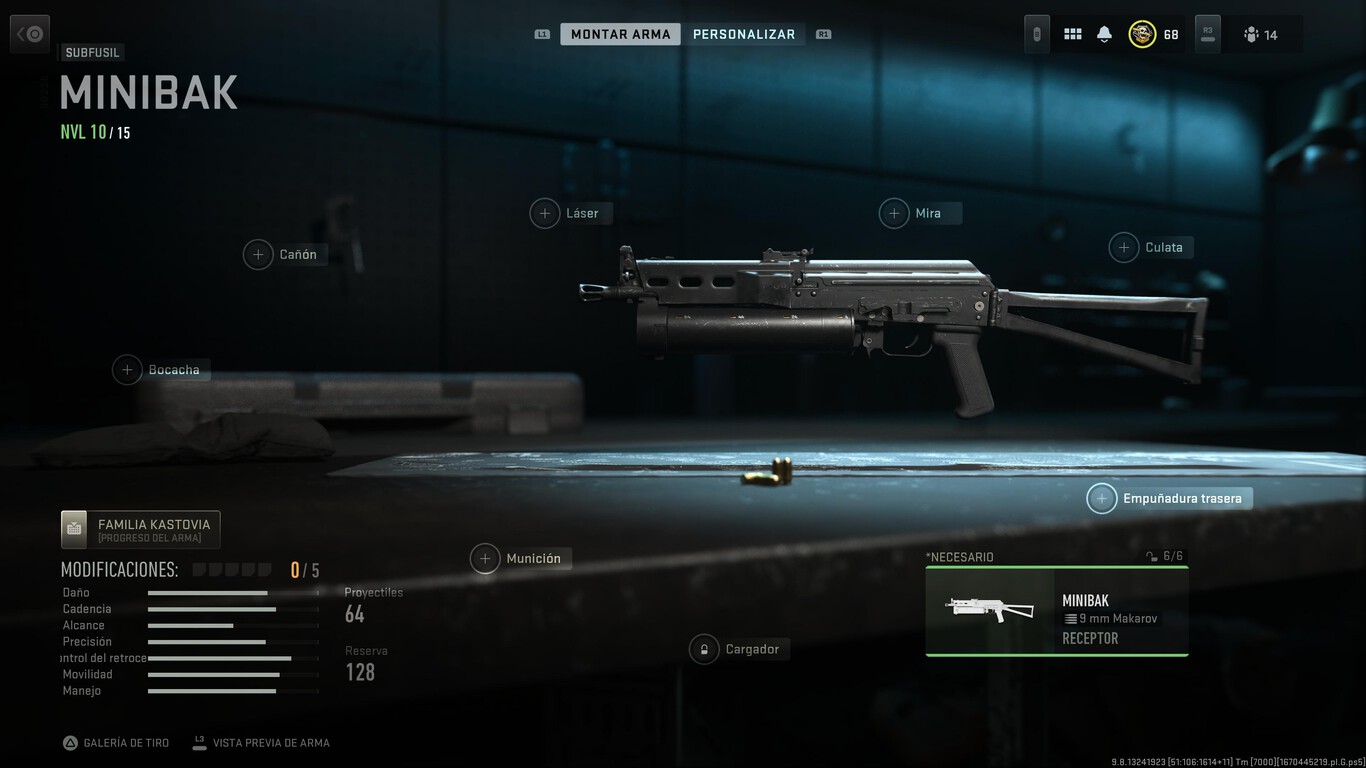The height and width of the screenshot is (768, 1366).
Task: Select the MINIBAK receptor card
Action: pos(1056,610)
